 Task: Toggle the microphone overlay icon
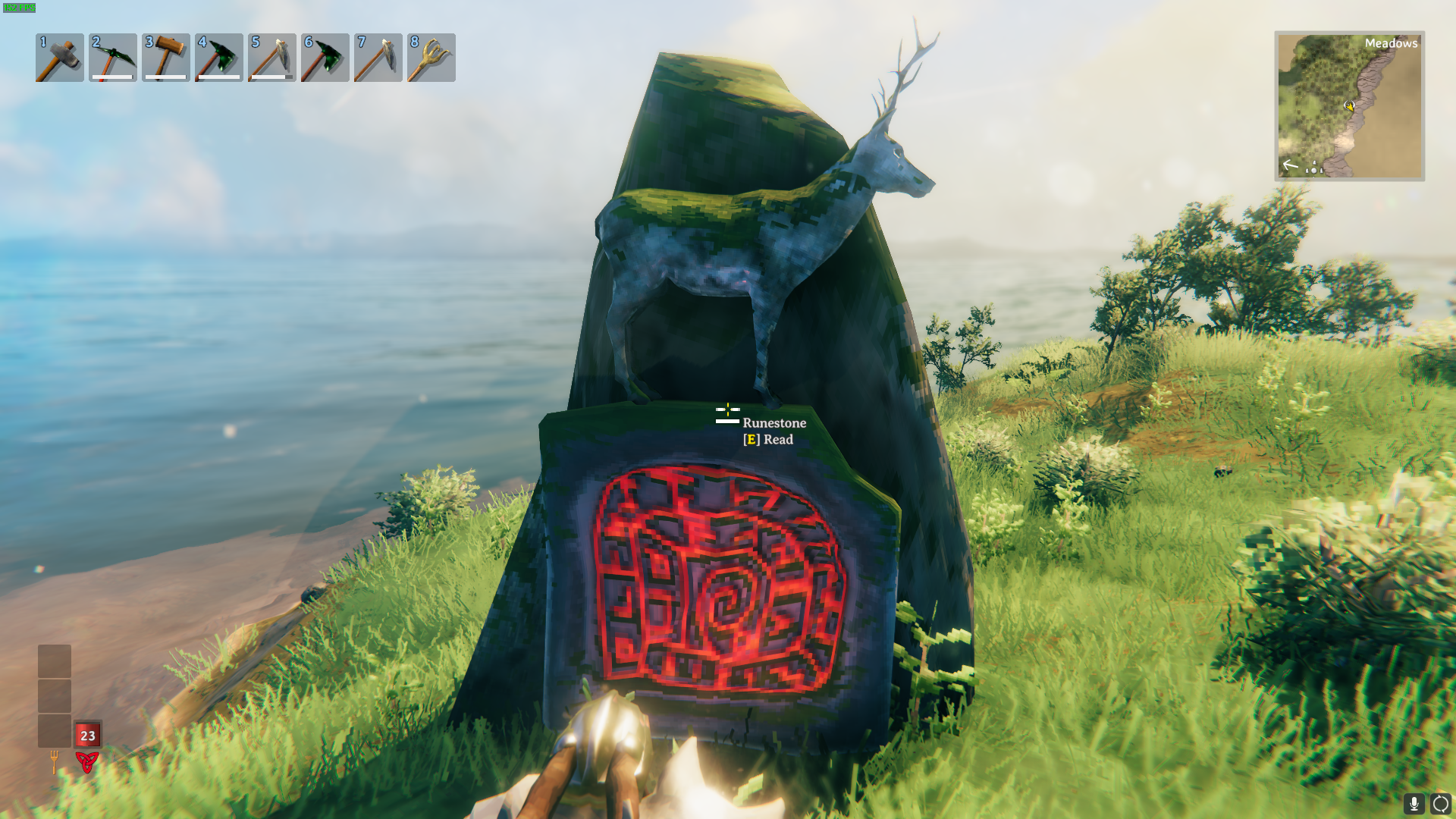click(1414, 803)
